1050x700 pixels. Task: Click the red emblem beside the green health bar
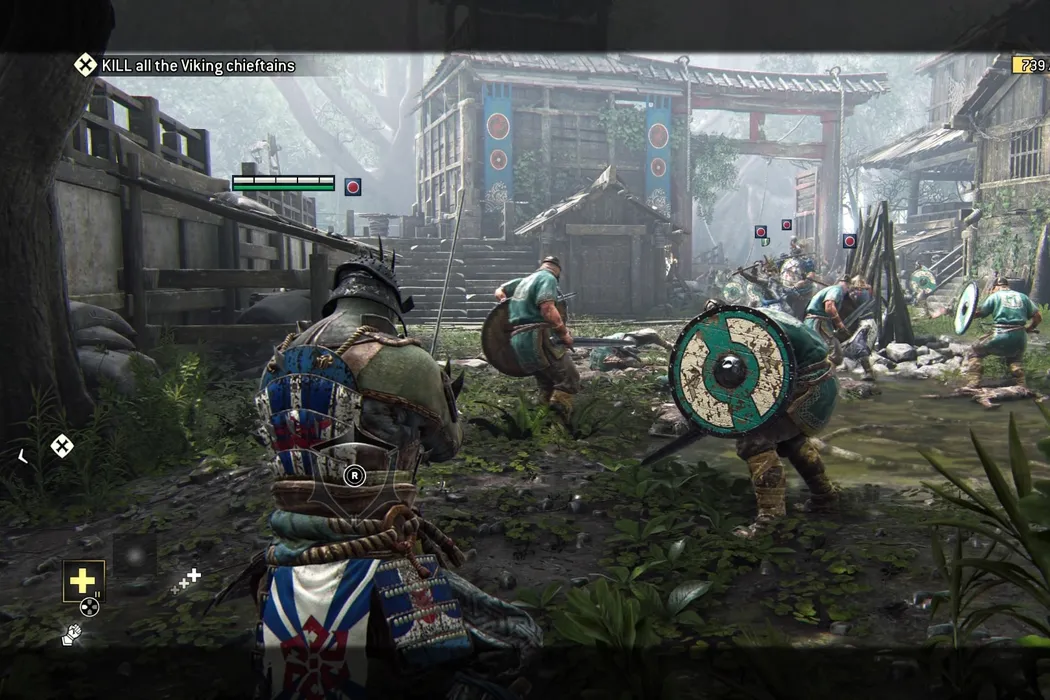click(x=352, y=186)
